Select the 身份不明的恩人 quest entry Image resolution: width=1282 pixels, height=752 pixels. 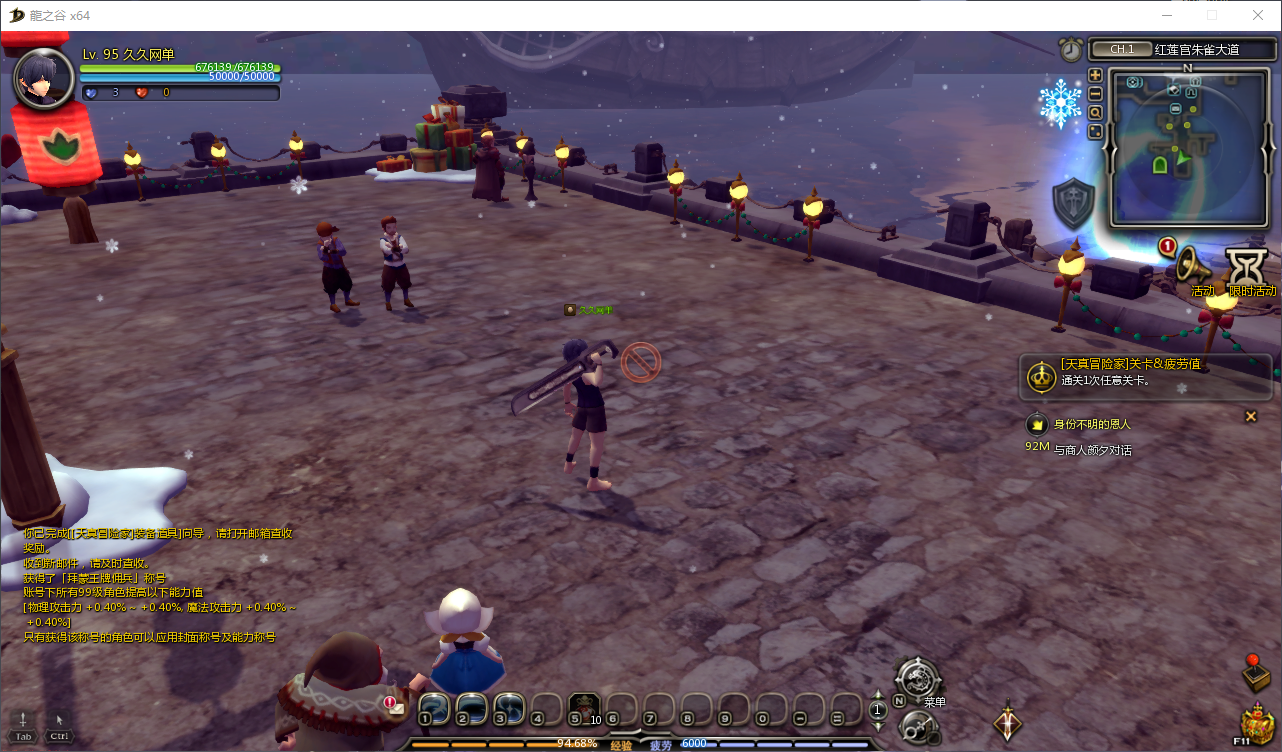point(1092,424)
